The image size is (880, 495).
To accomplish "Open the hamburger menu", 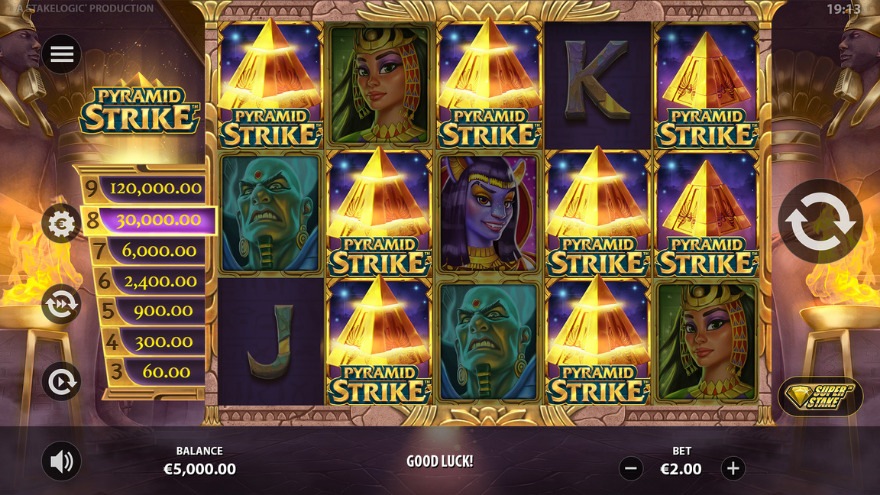I will (62, 54).
